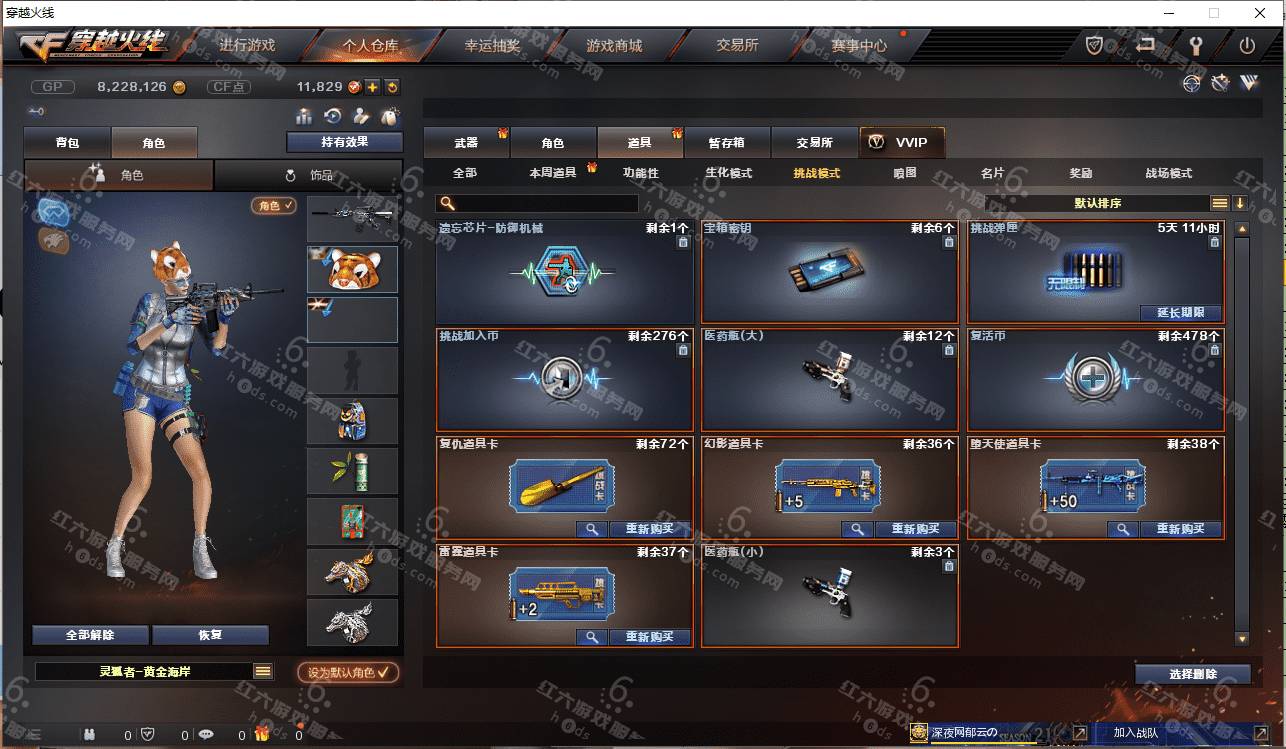Open the 游戏商城 shop menu
The width and height of the screenshot is (1286, 749).
[x=614, y=45]
